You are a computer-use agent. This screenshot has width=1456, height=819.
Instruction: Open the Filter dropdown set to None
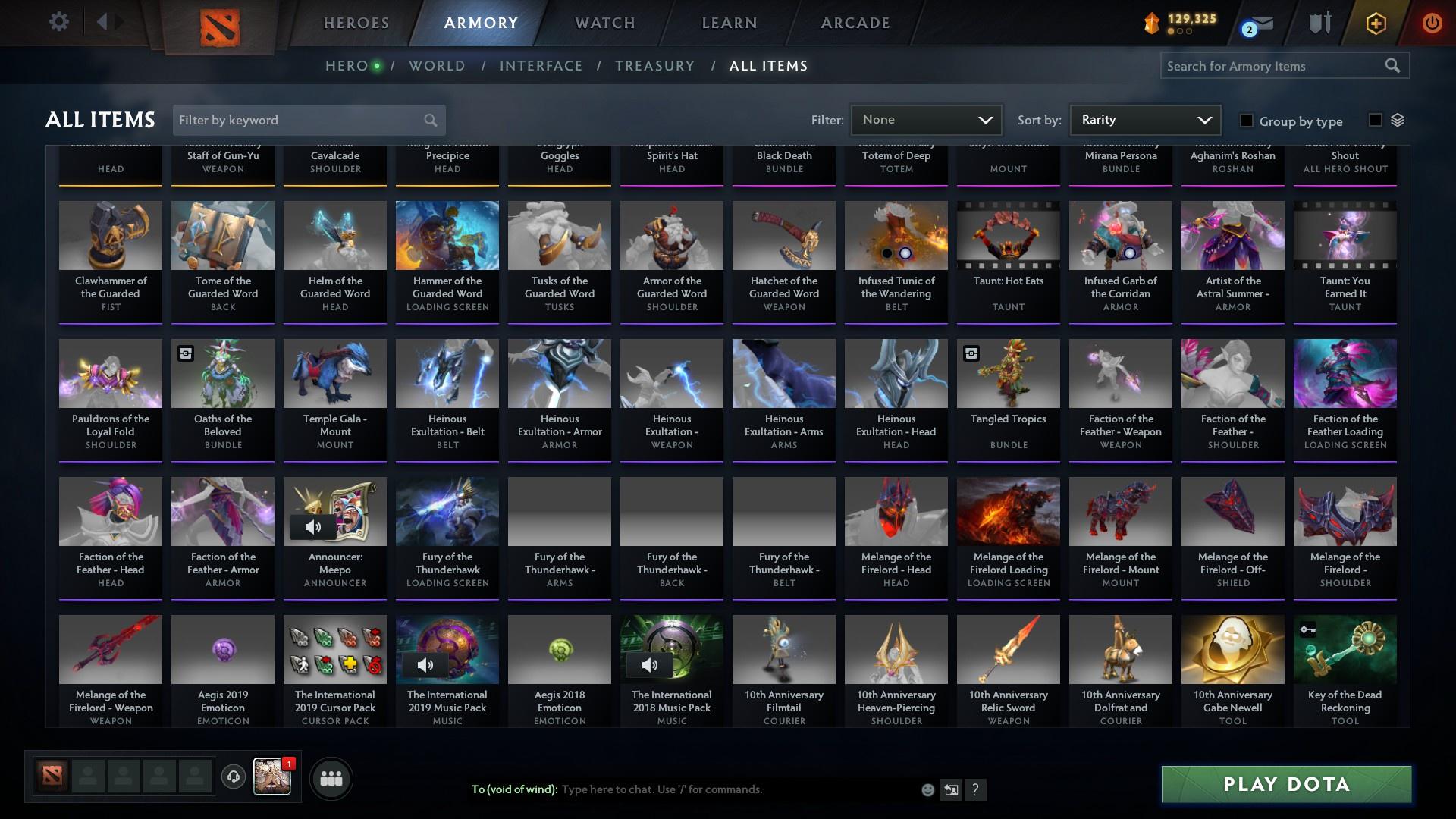(926, 120)
